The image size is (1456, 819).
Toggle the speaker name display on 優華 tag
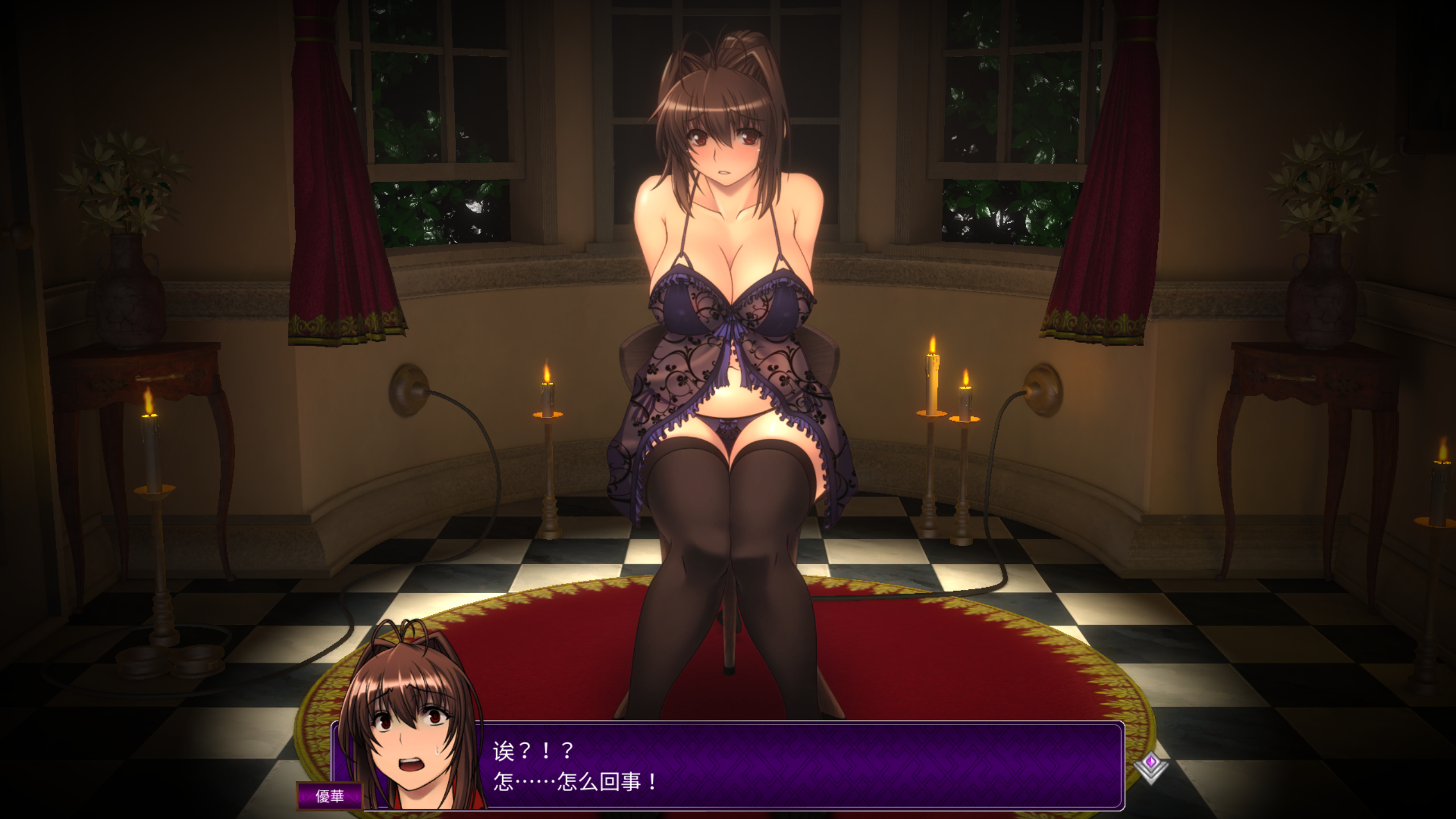[330, 796]
